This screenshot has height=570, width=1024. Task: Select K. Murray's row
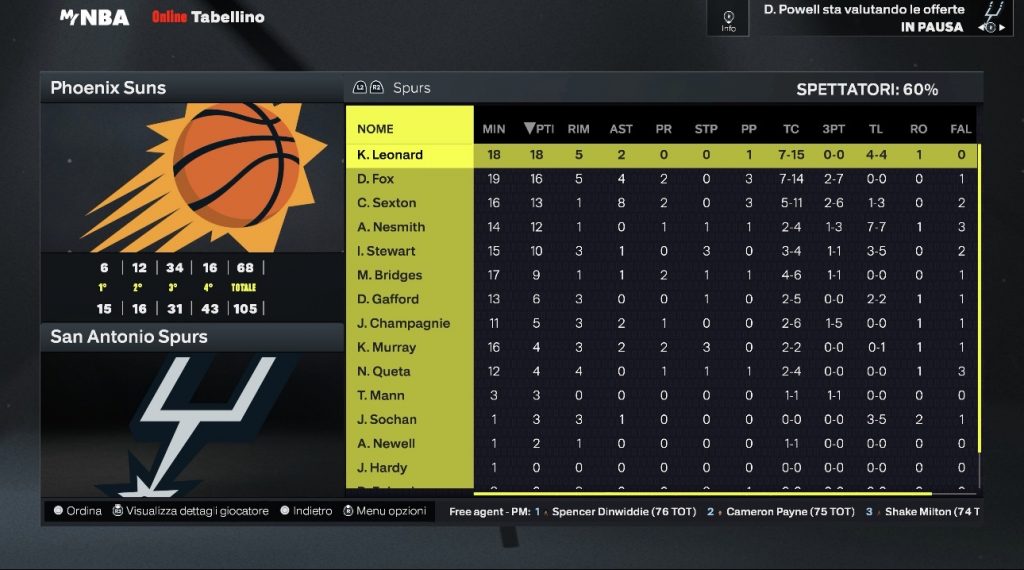click(386, 347)
